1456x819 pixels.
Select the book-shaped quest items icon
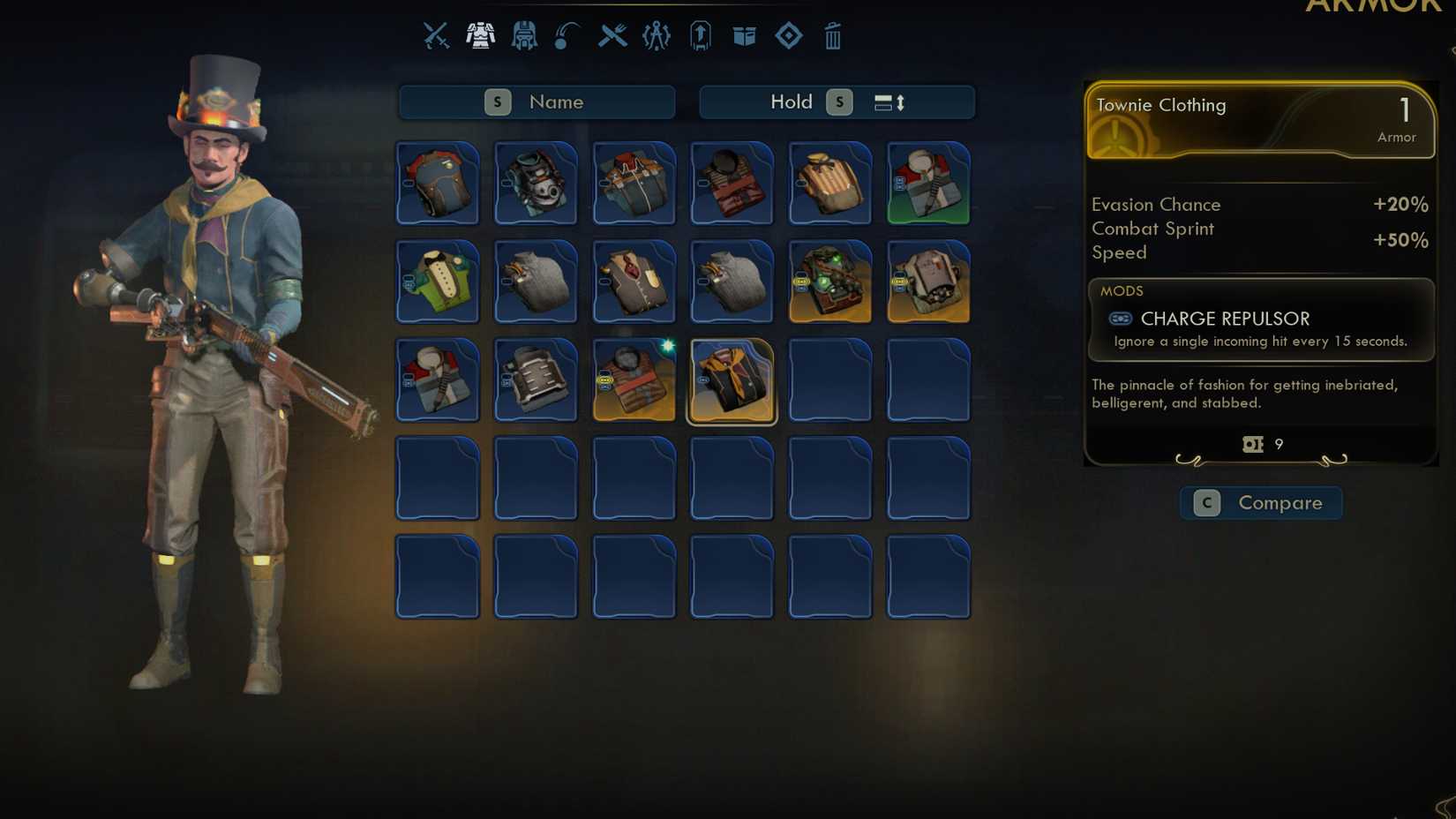point(744,35)
